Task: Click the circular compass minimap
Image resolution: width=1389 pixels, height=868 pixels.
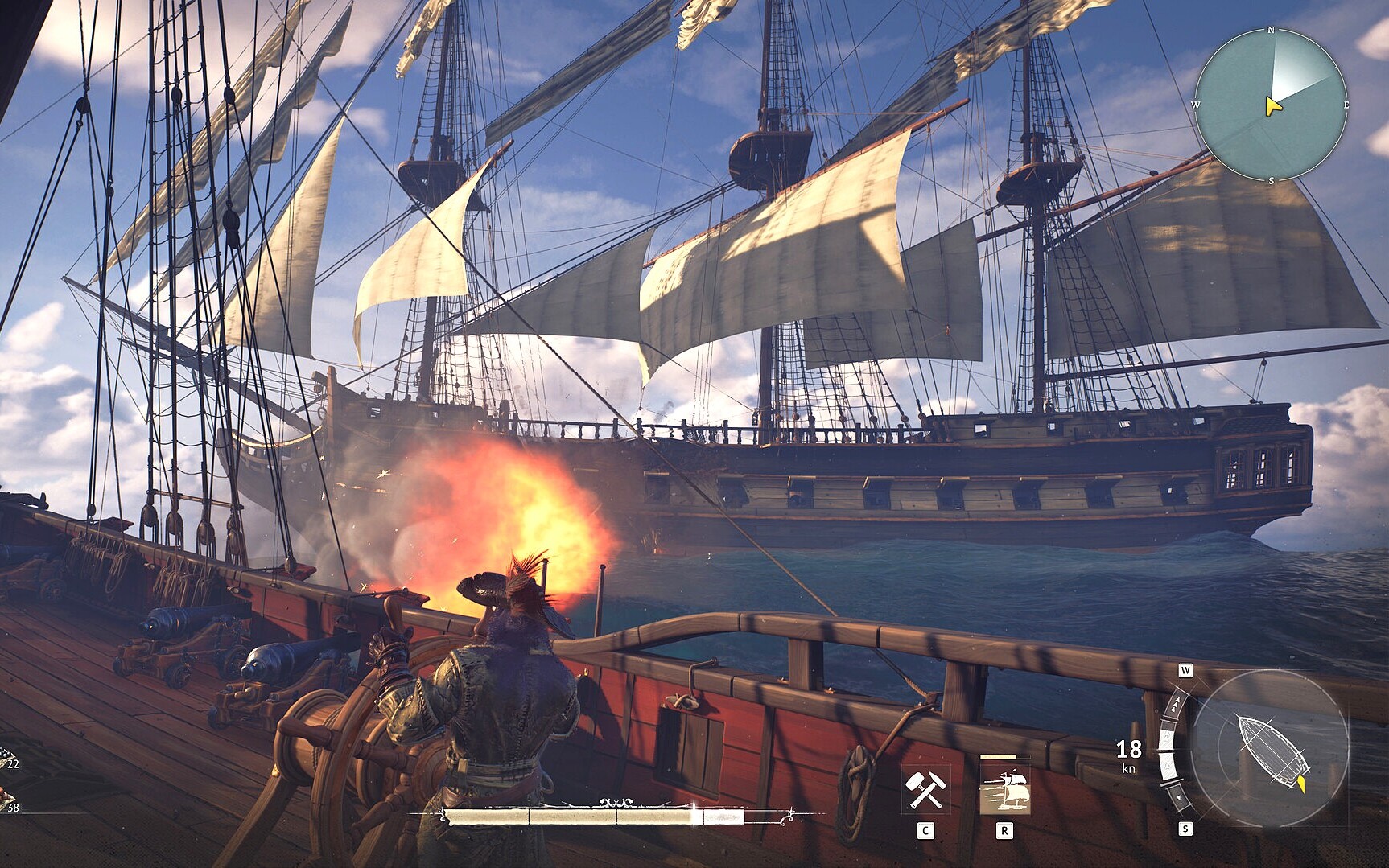Action: point(1270,105)
